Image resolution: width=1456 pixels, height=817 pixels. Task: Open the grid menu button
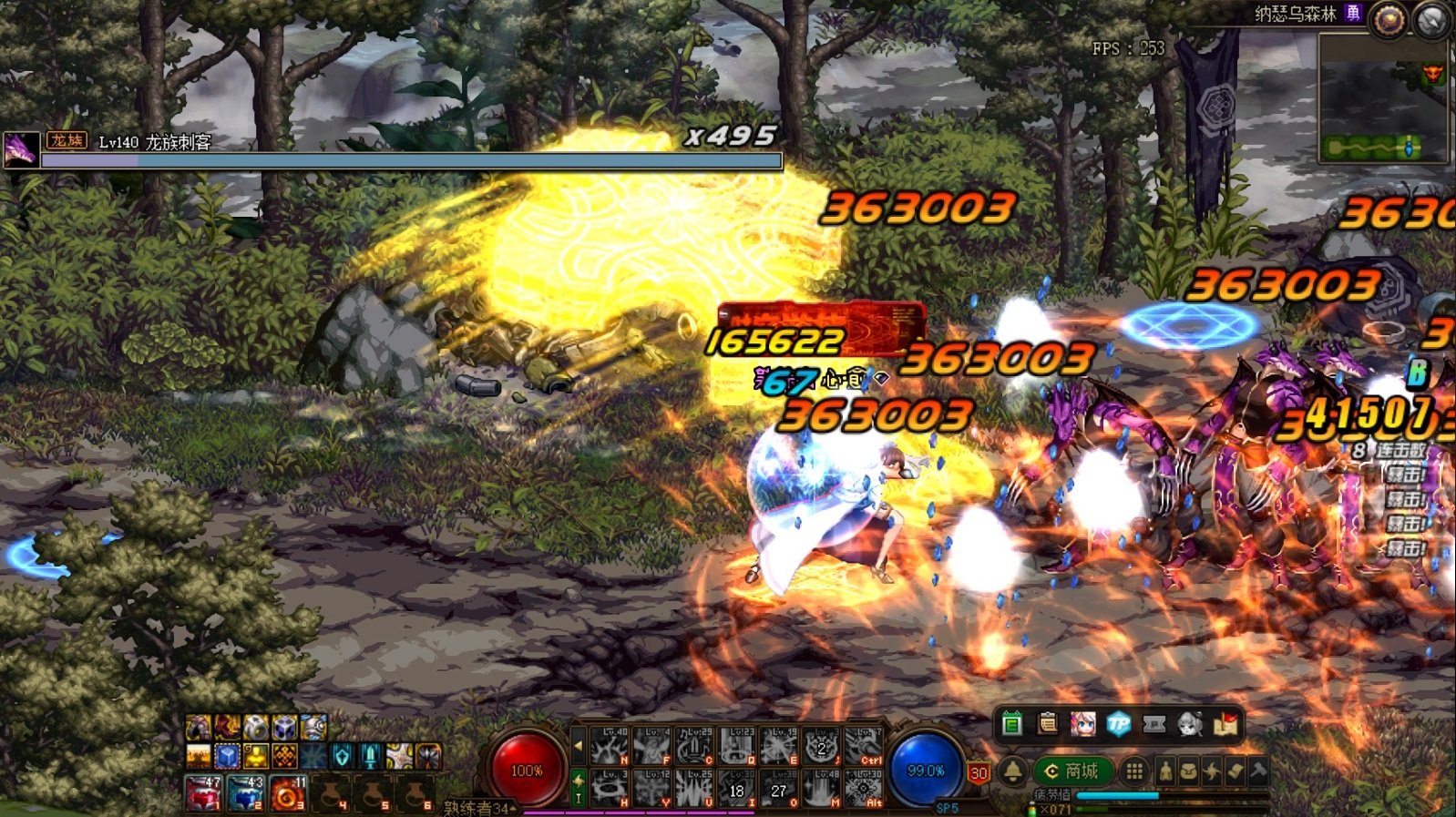(x=1133, y=771)
